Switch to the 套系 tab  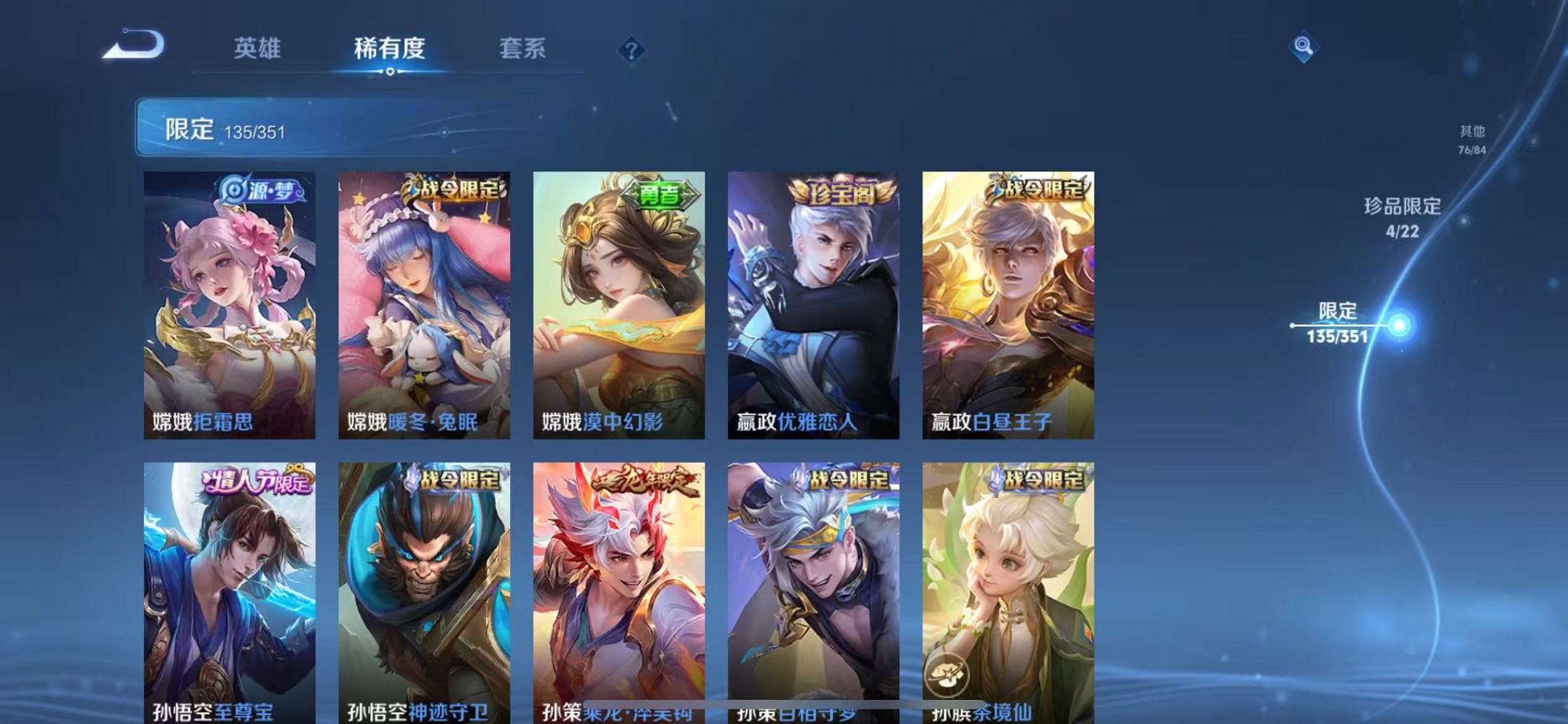521,50
